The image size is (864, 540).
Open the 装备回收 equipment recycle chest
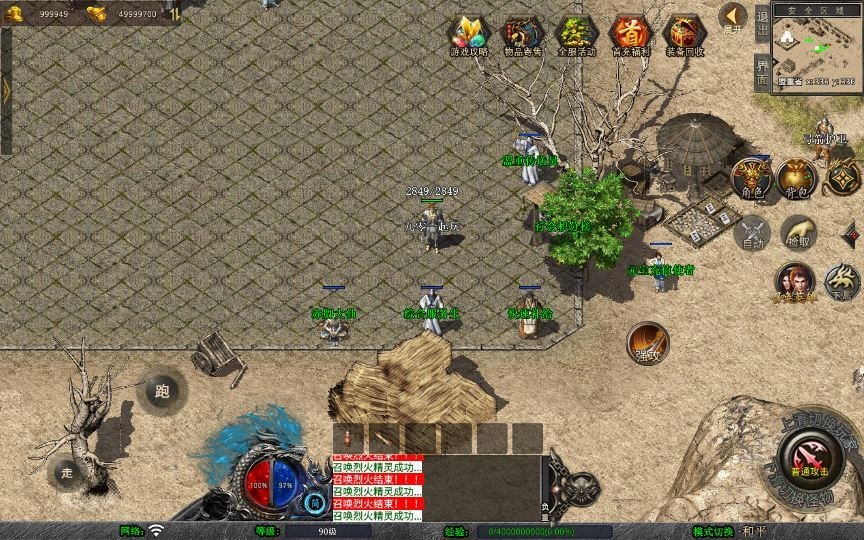tap(684, 35)
